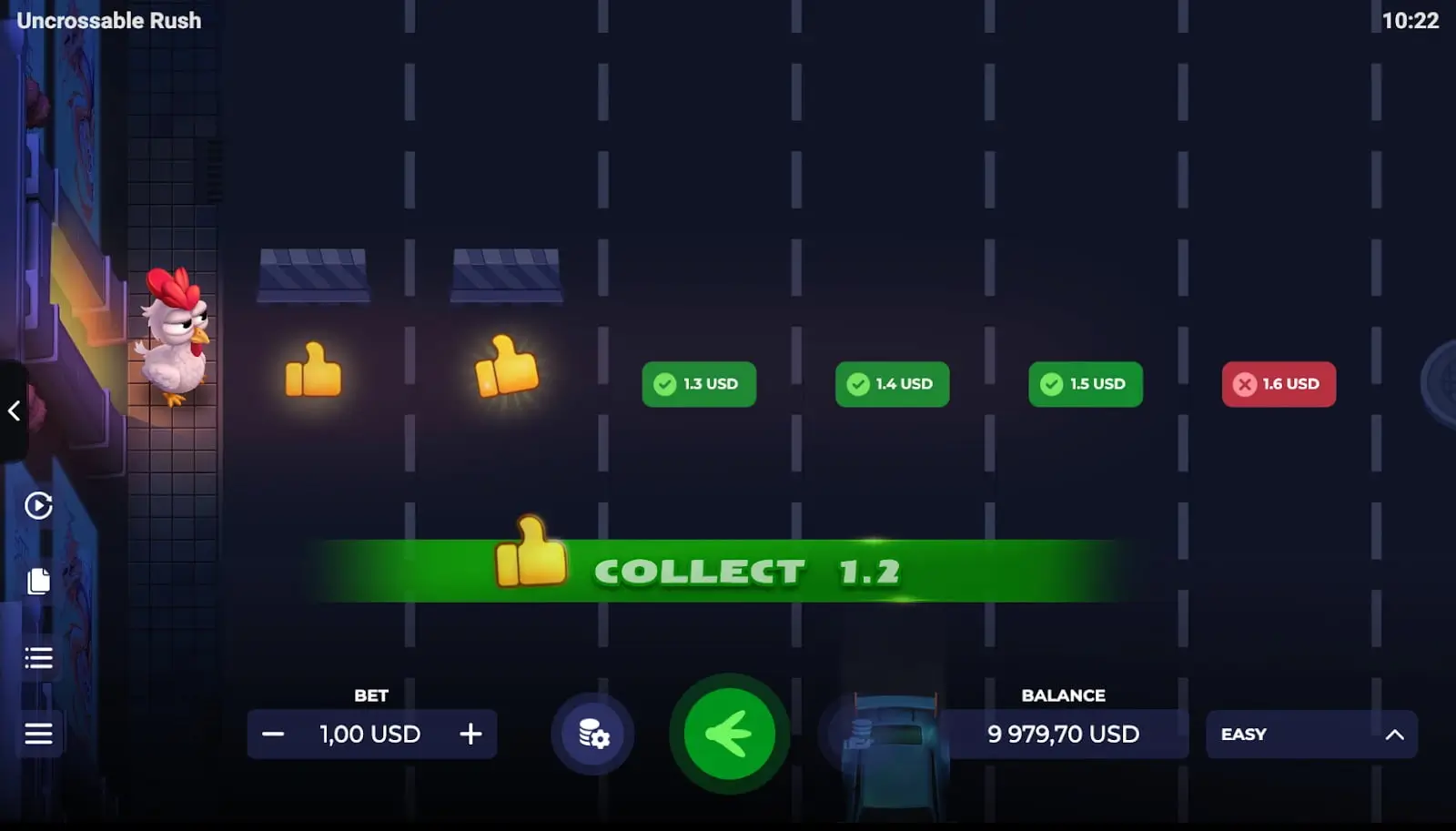Open the hamburger menu at bottom left
This screenshot has width=1456, height=831.
[x=38, y=734]
